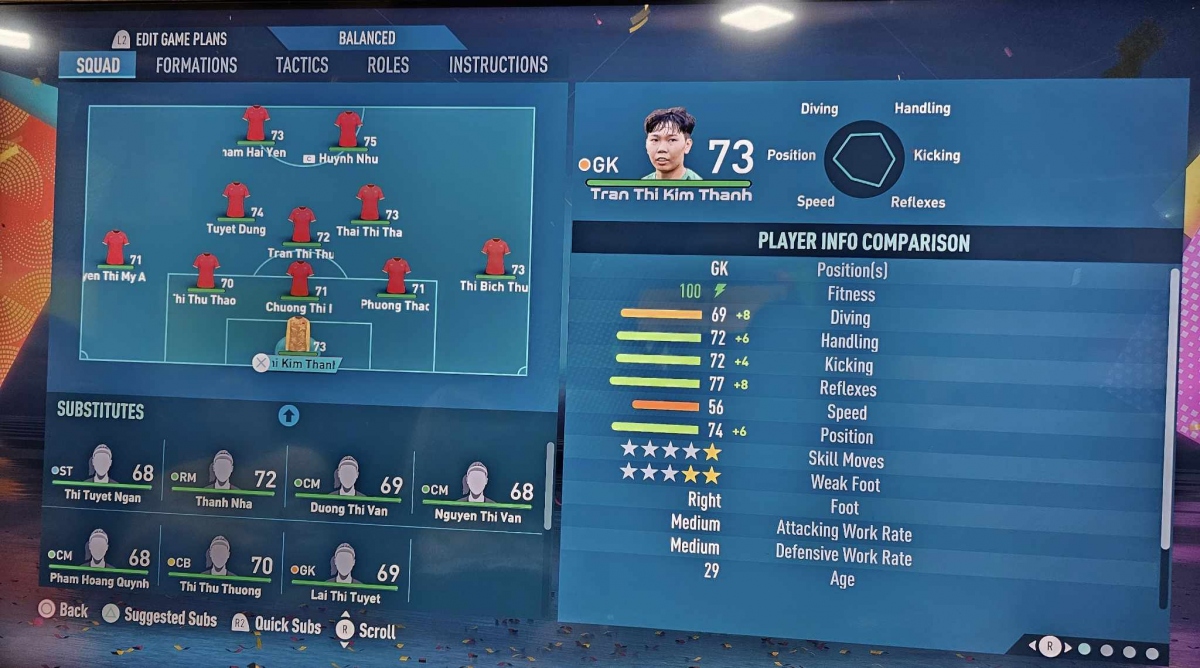The width and height of the screenshot is (1200, 668).
Task: Select striker Huynh Nhu on the pitch
Action: [x=348, y=131]
